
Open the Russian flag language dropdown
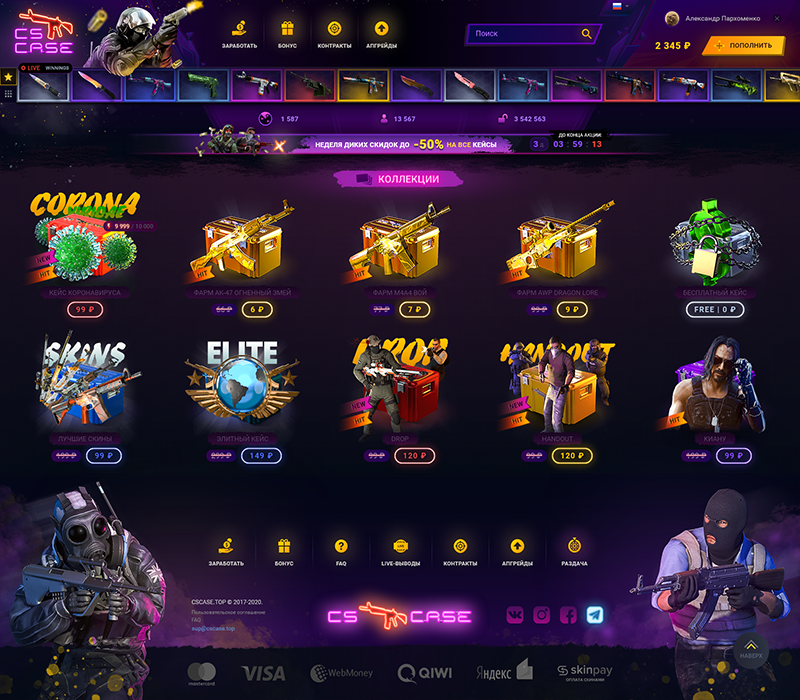(x=619, y=6)
